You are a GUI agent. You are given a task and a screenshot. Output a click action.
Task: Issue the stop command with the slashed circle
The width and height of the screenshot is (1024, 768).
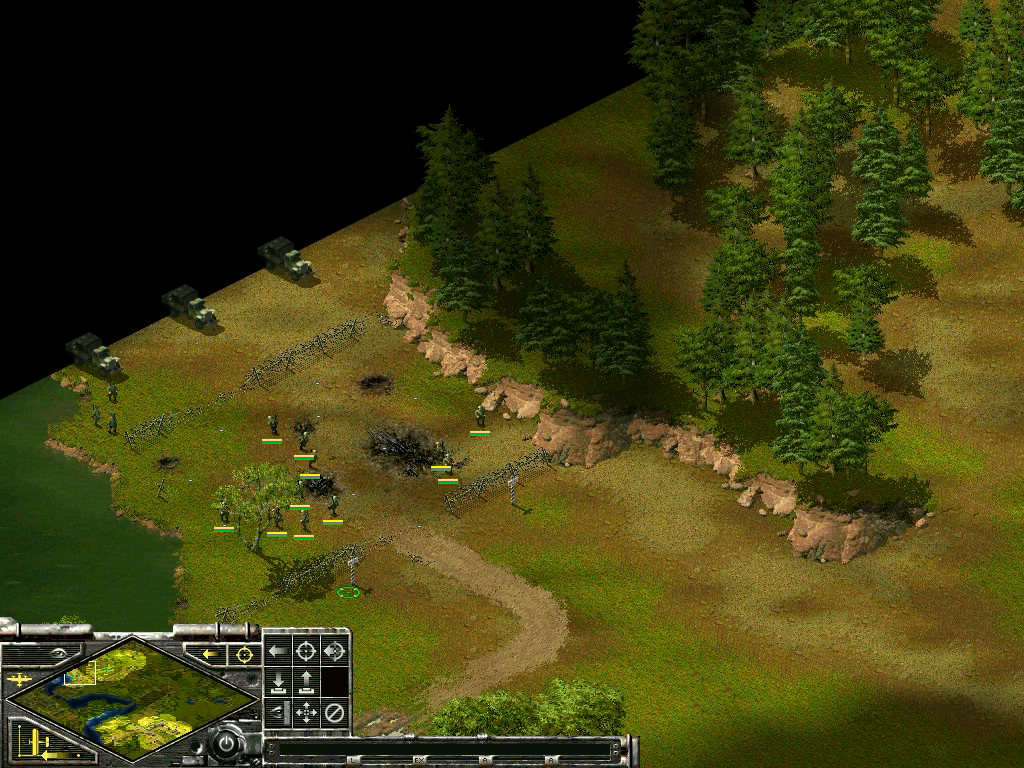tap(335, 713)
